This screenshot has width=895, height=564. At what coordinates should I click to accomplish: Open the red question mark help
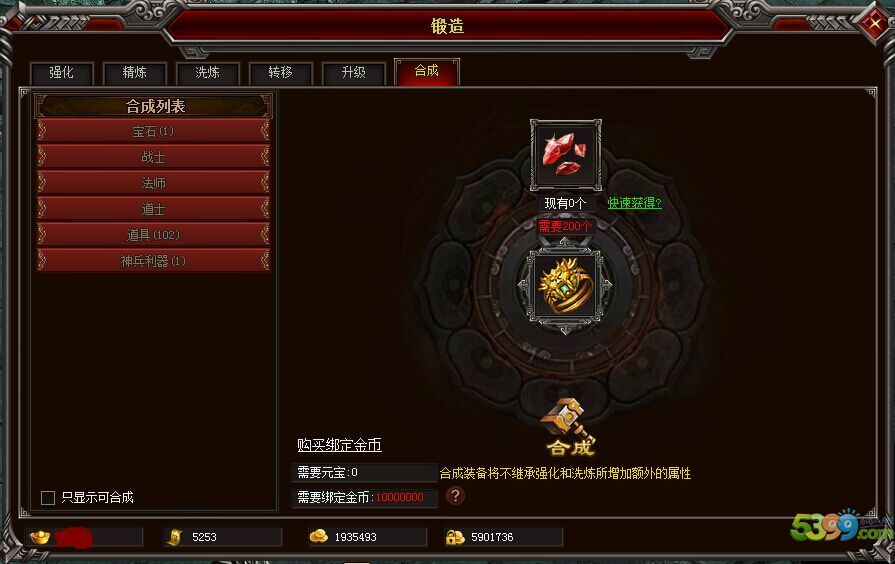click(x=455, y=496)
